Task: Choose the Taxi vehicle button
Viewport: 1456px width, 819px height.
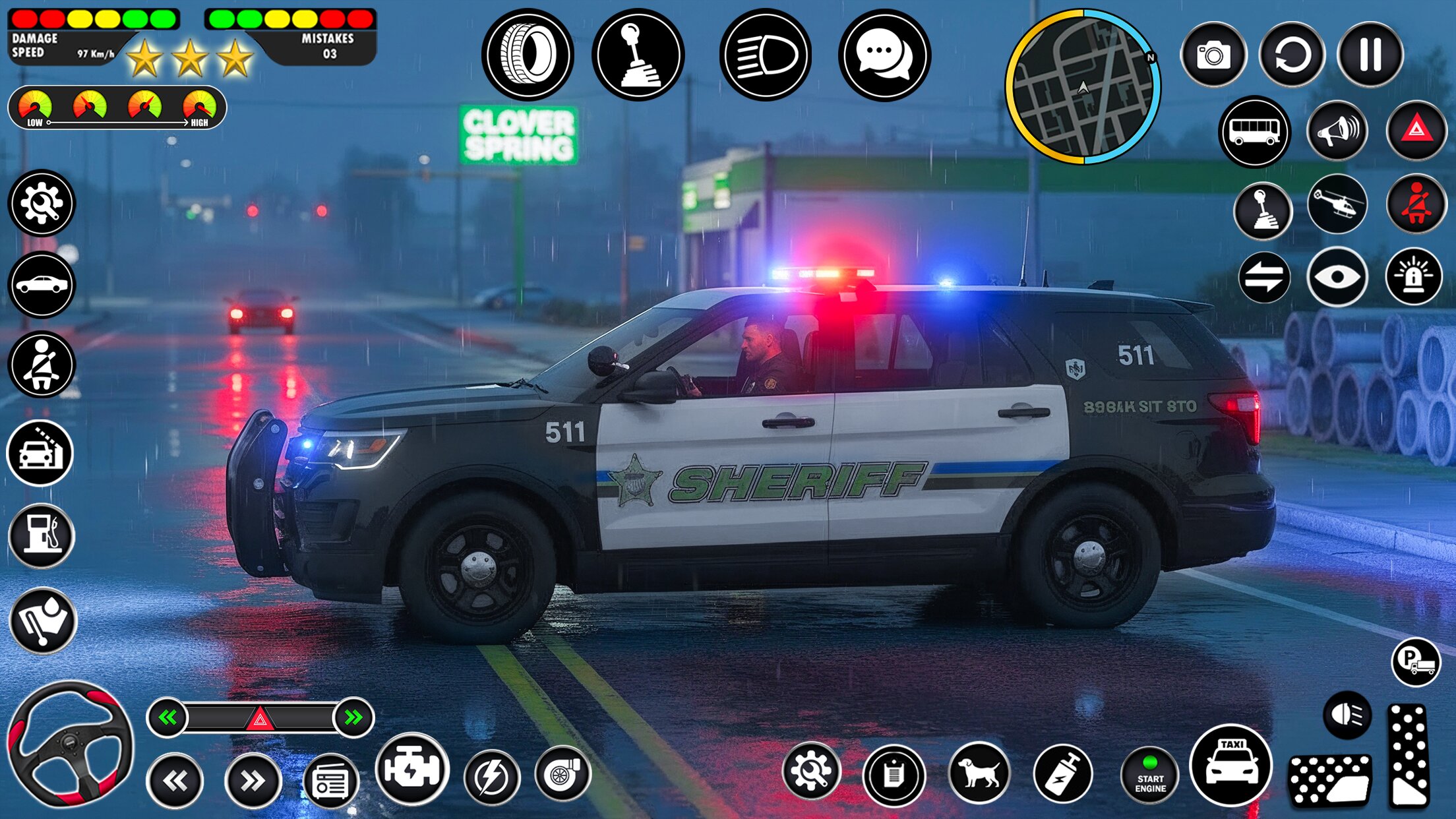Action: pos(1231,765)
